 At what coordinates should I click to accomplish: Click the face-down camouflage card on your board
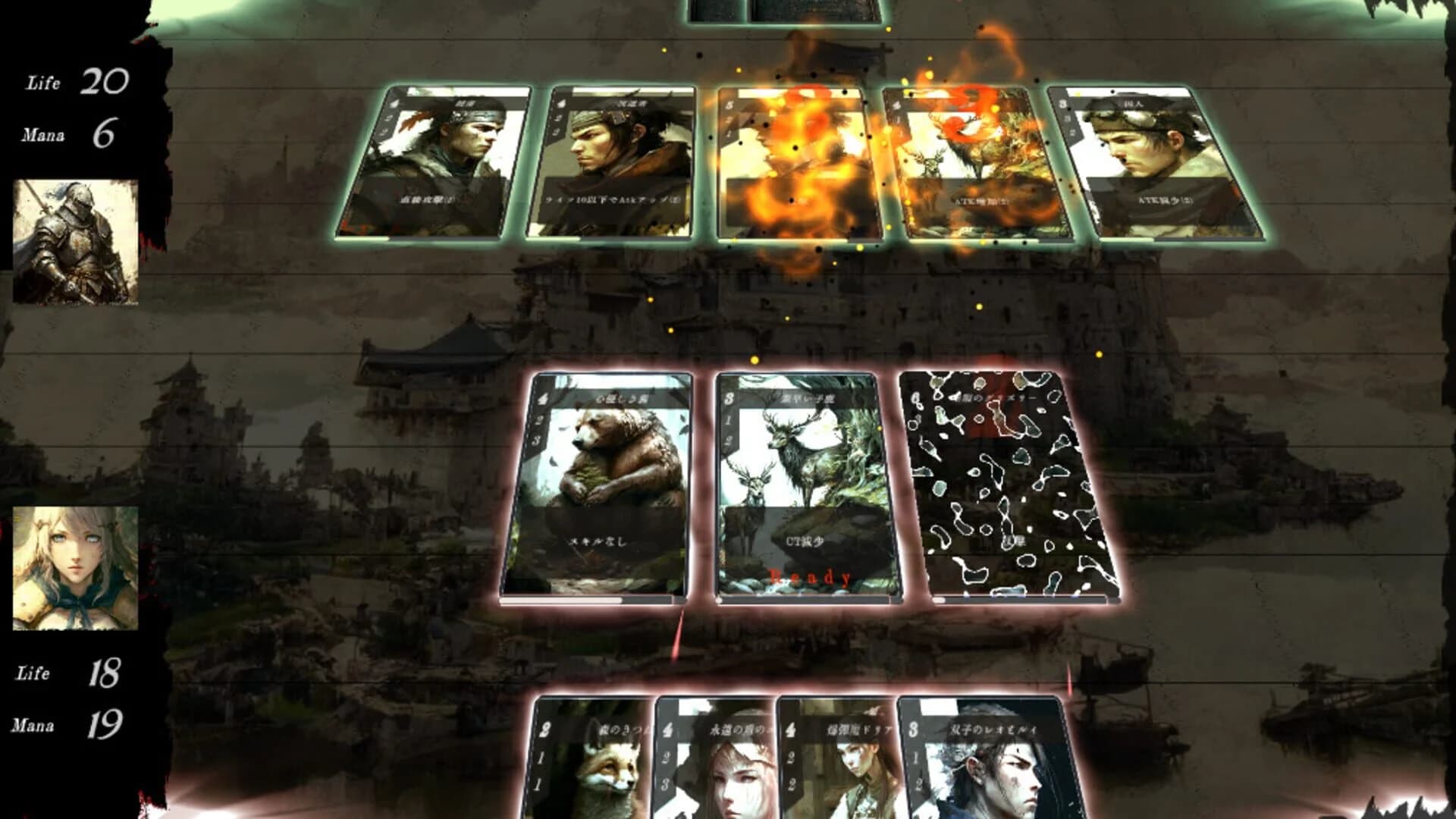pos(1001,485)
